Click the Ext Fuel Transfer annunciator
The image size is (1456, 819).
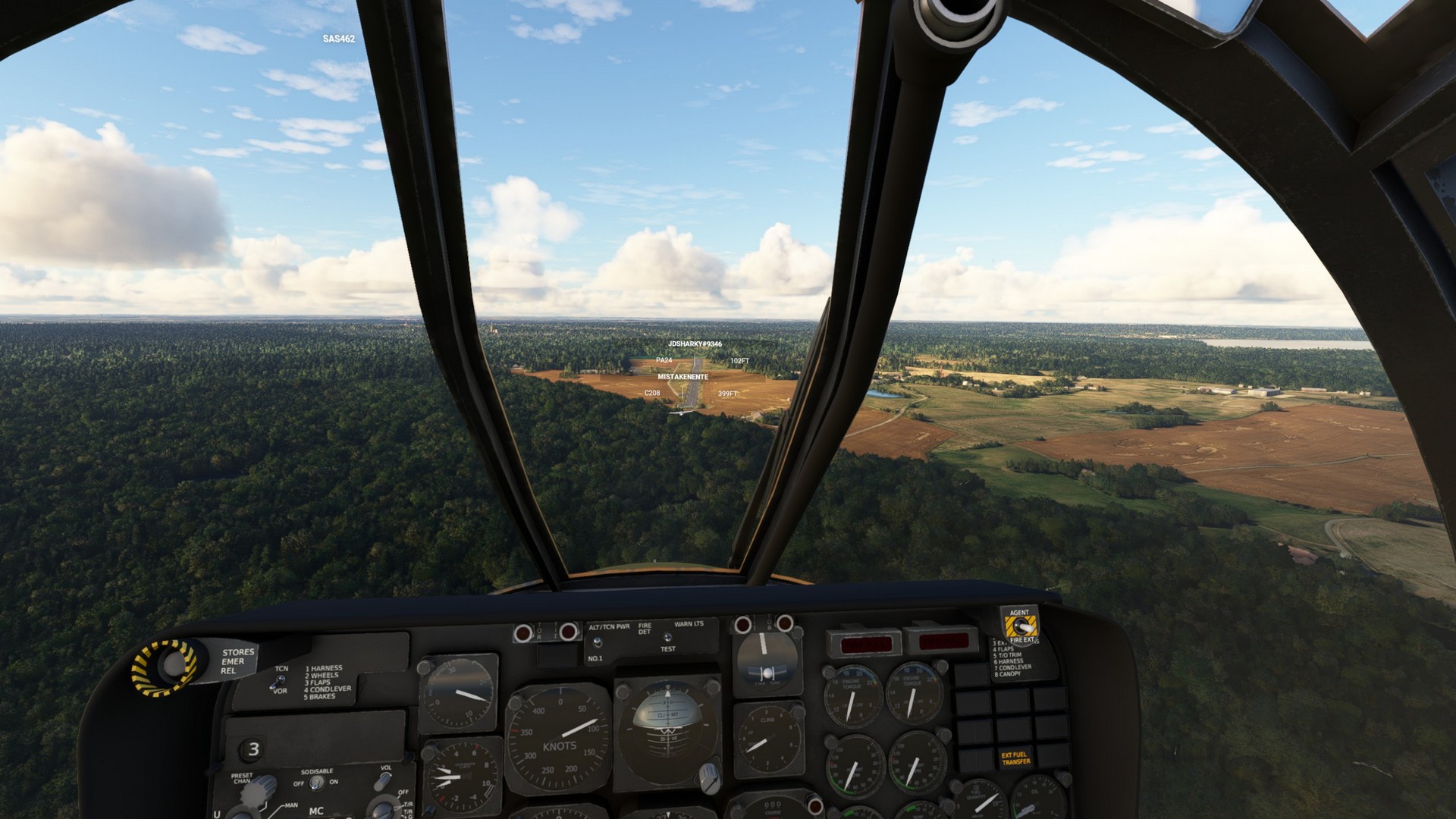[x=1015, y=758]
